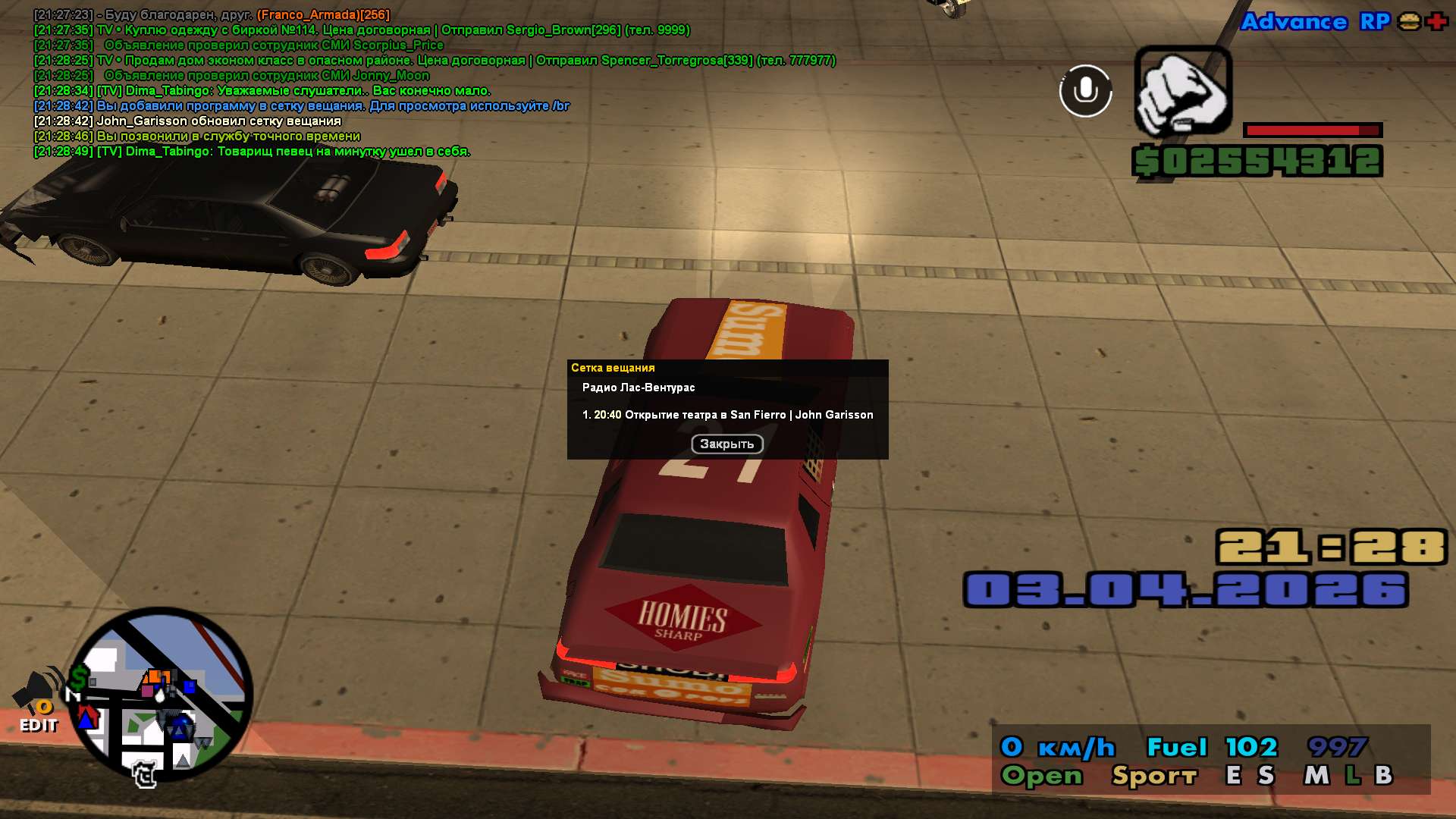Image resolution: width=1456 pixels, height=819 pixels.
Task: Close the broadcast schedule dialog
Action: [x=726, y=444]
